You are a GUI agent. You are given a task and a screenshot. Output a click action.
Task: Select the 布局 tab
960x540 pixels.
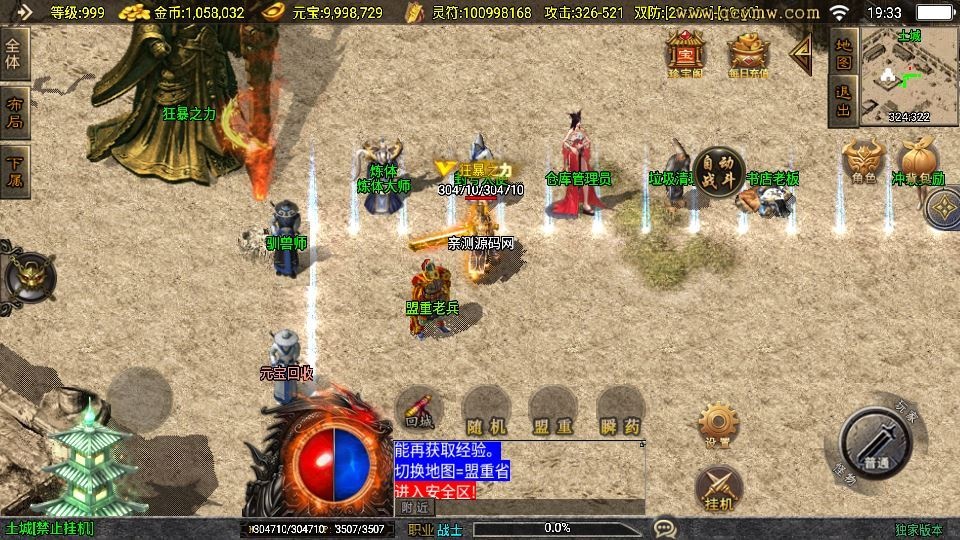[15, 113]
